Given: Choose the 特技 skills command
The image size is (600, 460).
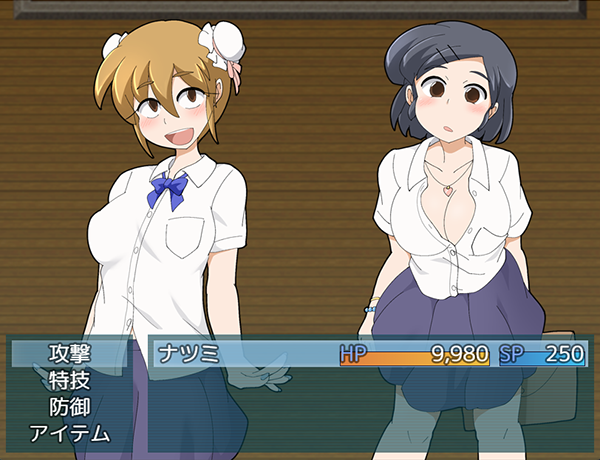Looking at the screenshot, I should point(69,380).
